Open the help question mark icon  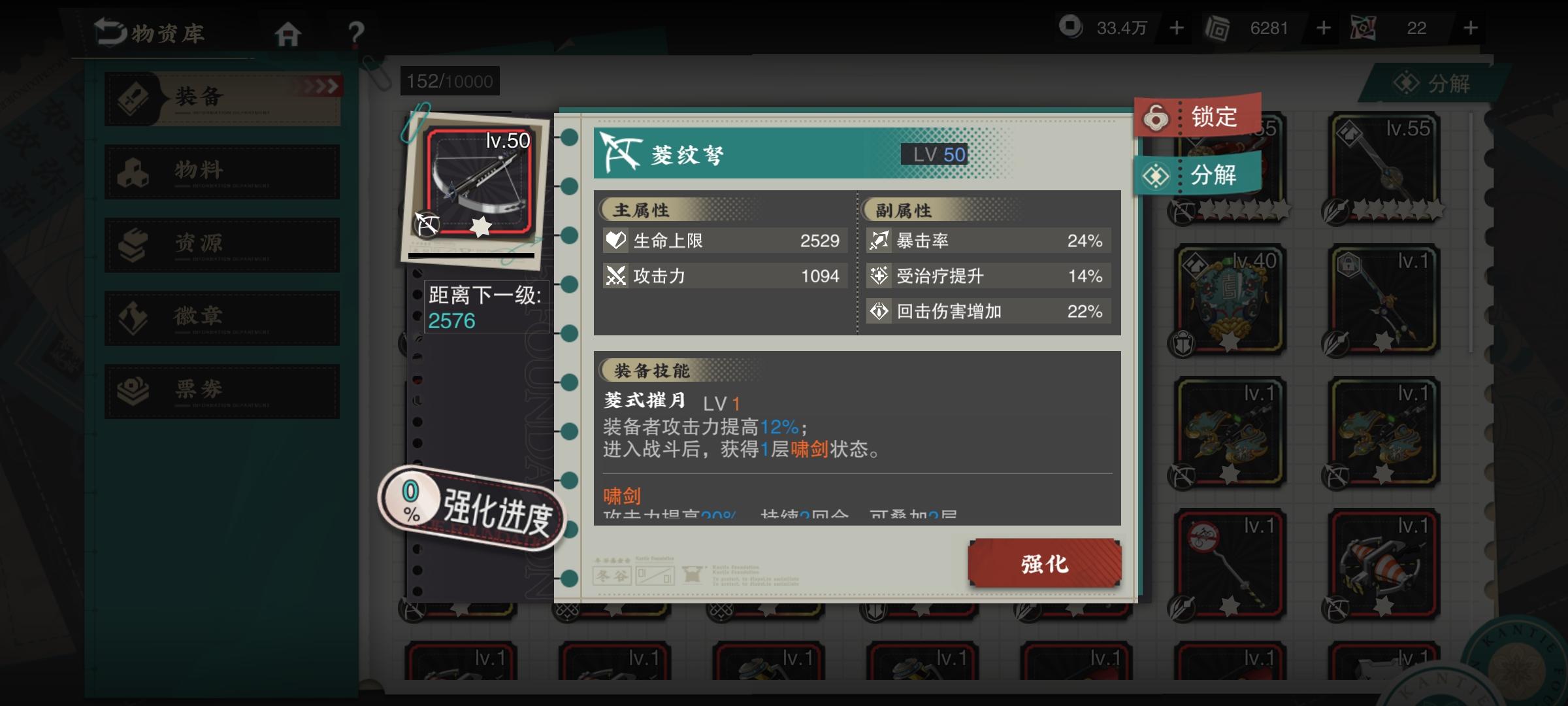click(353, 31)
